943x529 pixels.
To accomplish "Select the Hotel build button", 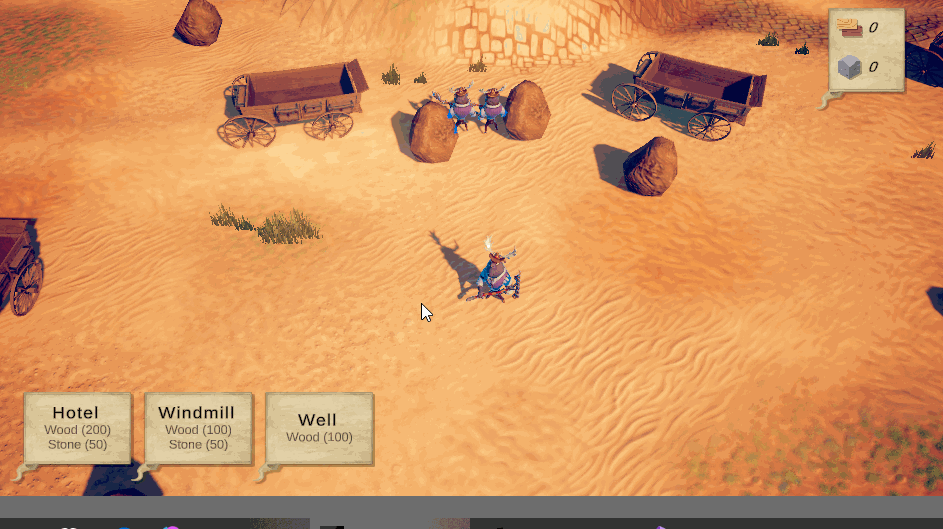I will 77,428.
